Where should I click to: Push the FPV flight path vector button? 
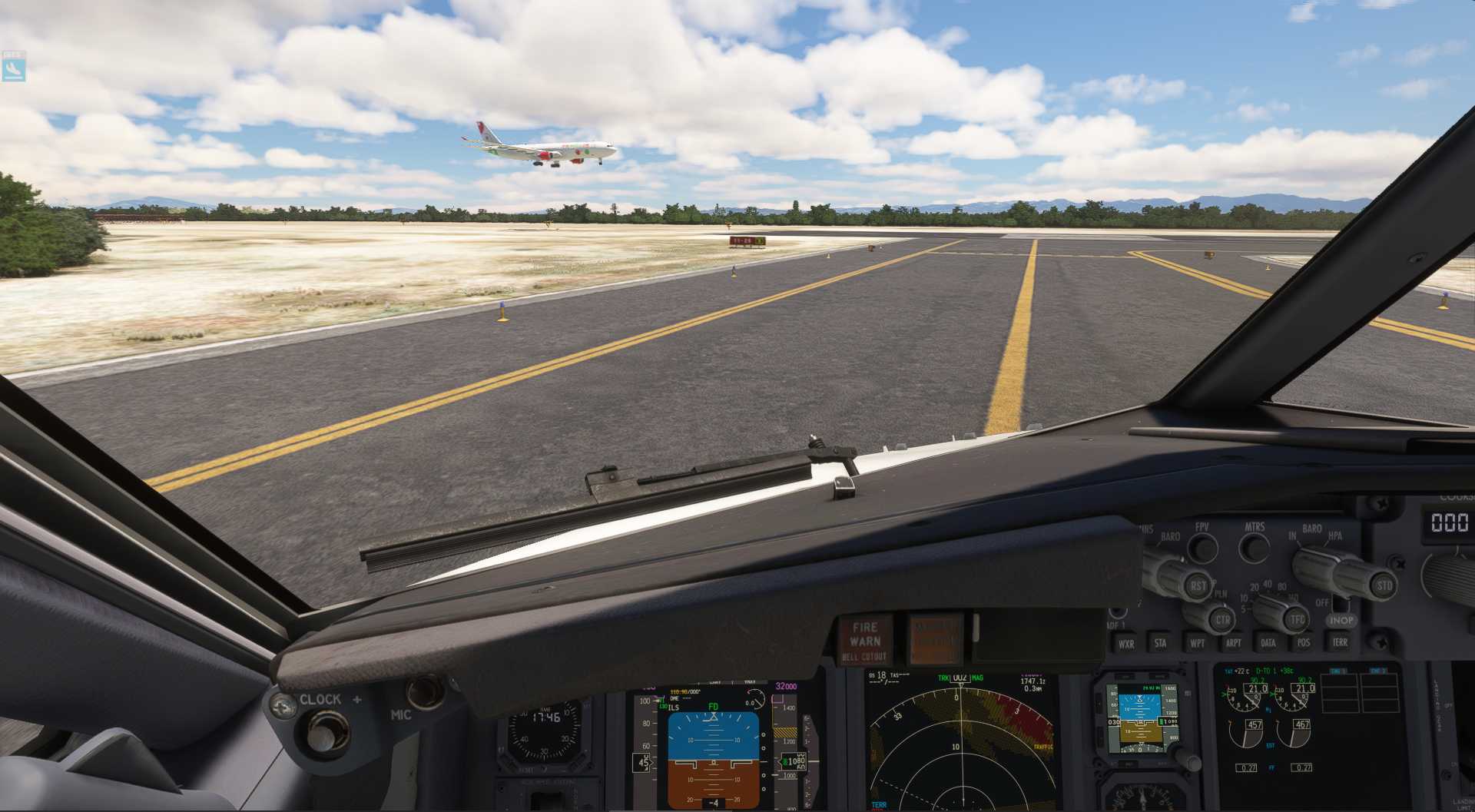pos(1202,548)
